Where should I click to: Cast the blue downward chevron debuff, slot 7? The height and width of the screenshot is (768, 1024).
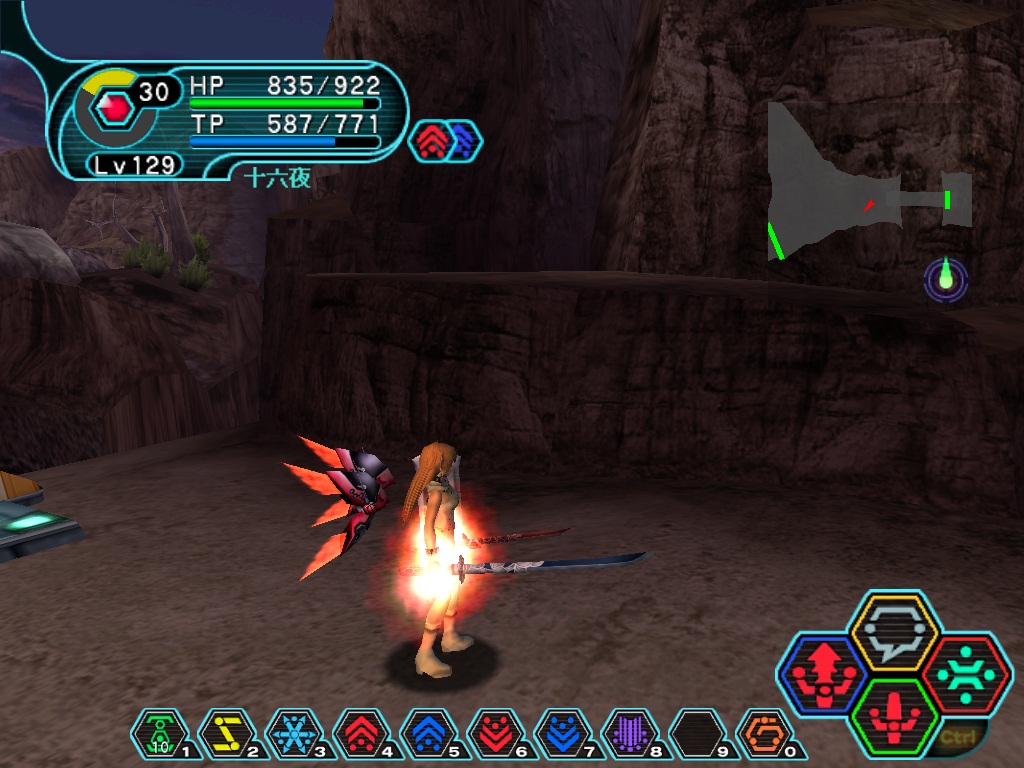click(x=562, y=734)
